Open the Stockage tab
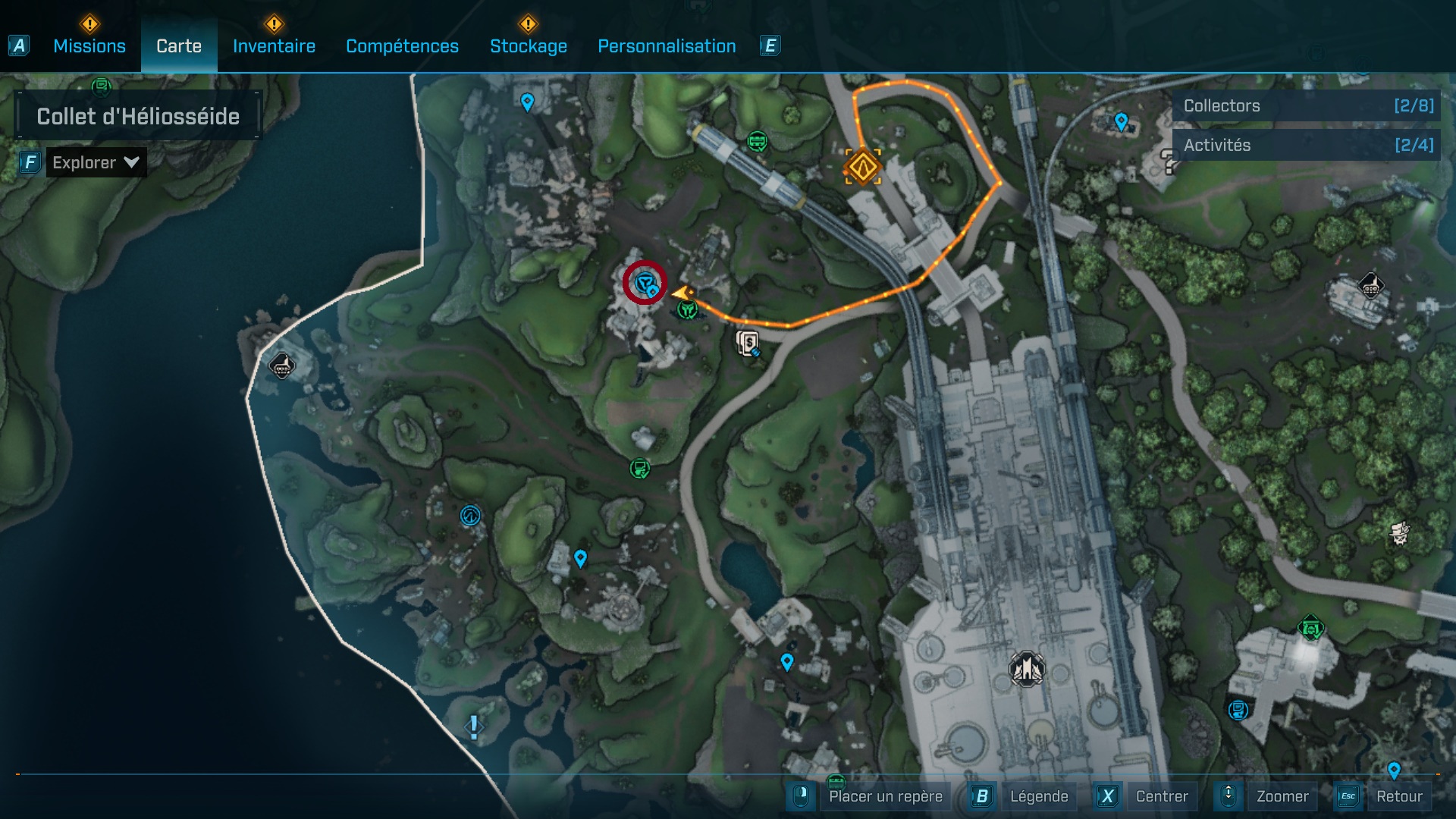1456x819 pixels. [528, 46]
